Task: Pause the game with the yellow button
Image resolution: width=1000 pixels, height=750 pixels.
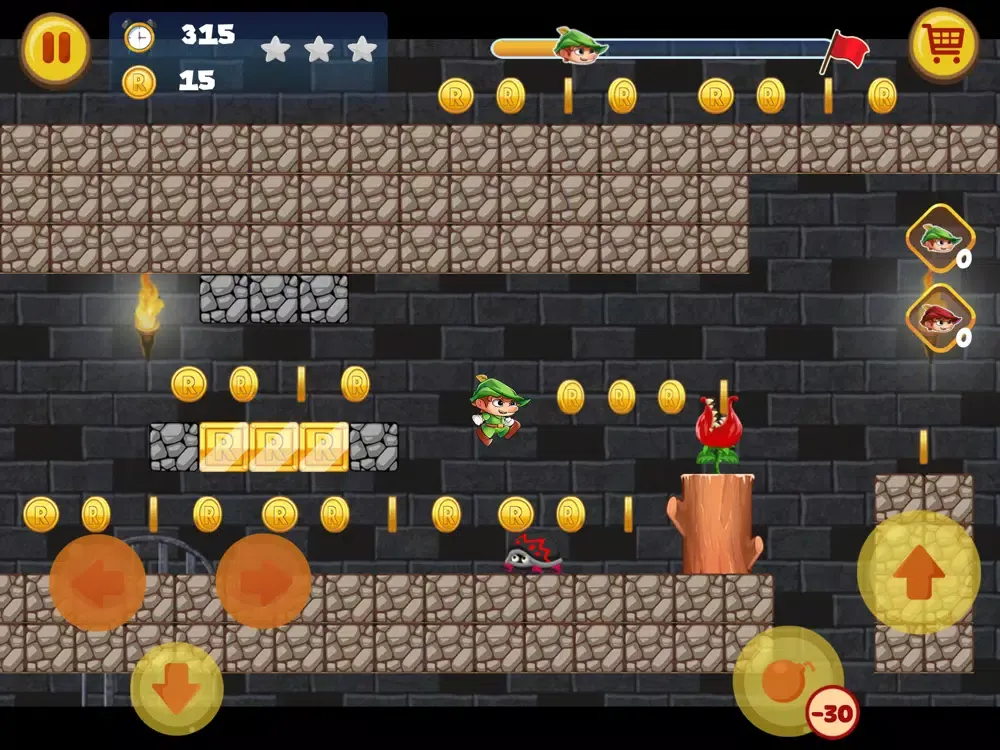Action: tap(56, 49)
